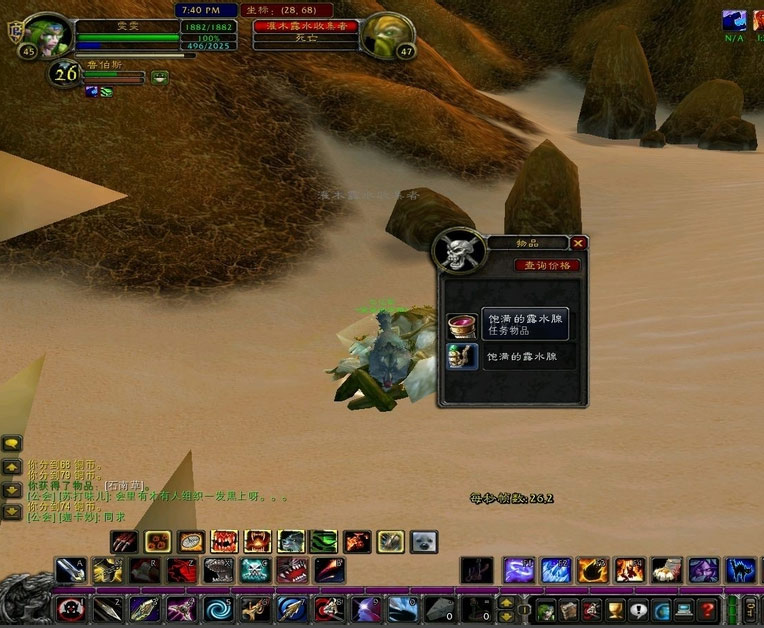Click the fiery explosion ability on right bar
This screenshot has height=628, width=764.
[629, 571]
